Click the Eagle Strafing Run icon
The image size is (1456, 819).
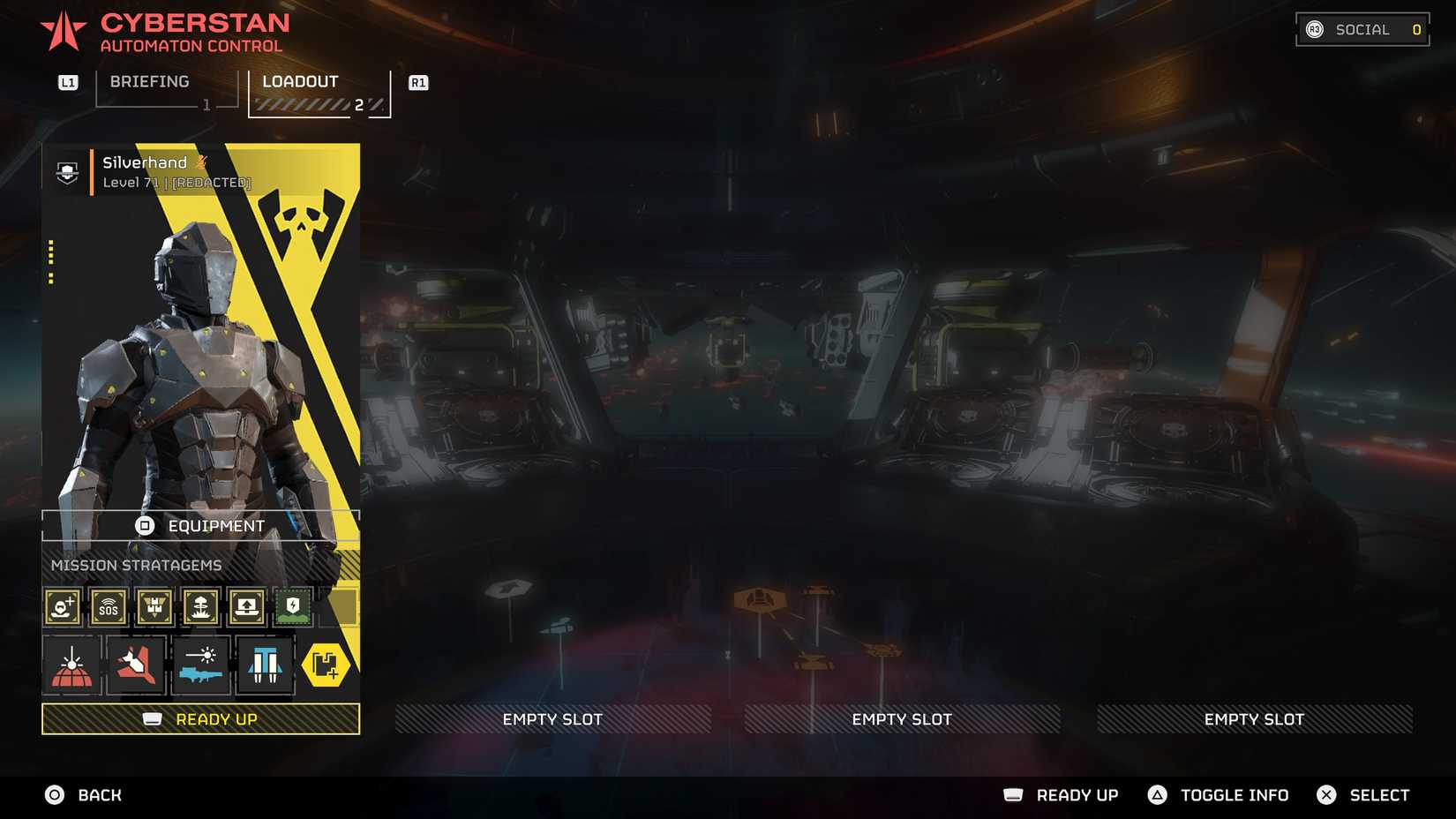tap(135, 665)
